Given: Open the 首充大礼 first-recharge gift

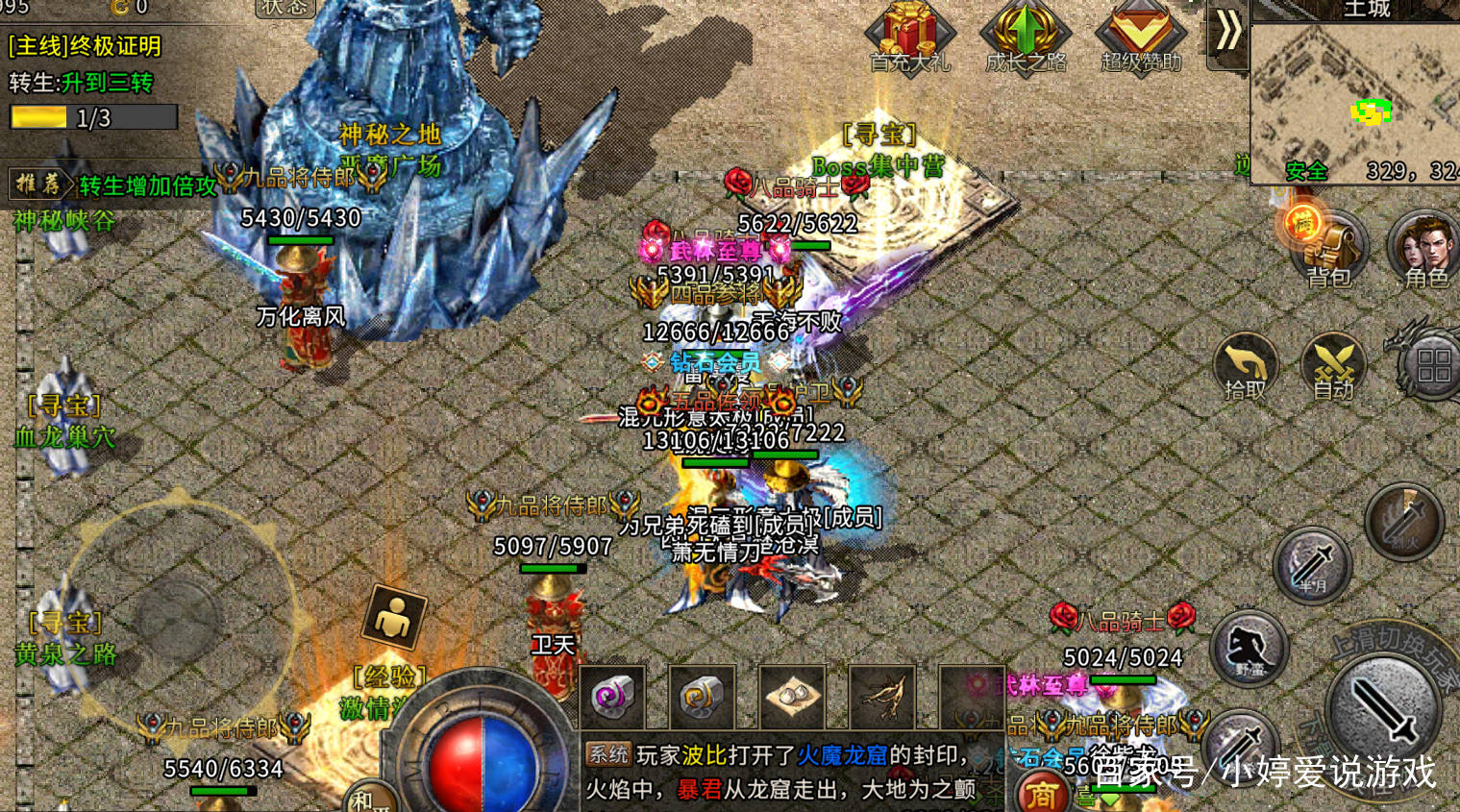Looking at the screenshot, I should click(x=908, y=37).
